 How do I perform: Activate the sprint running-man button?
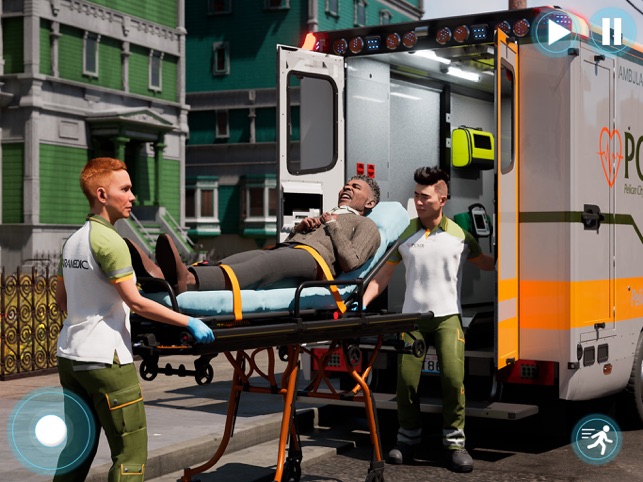[596, 439]
